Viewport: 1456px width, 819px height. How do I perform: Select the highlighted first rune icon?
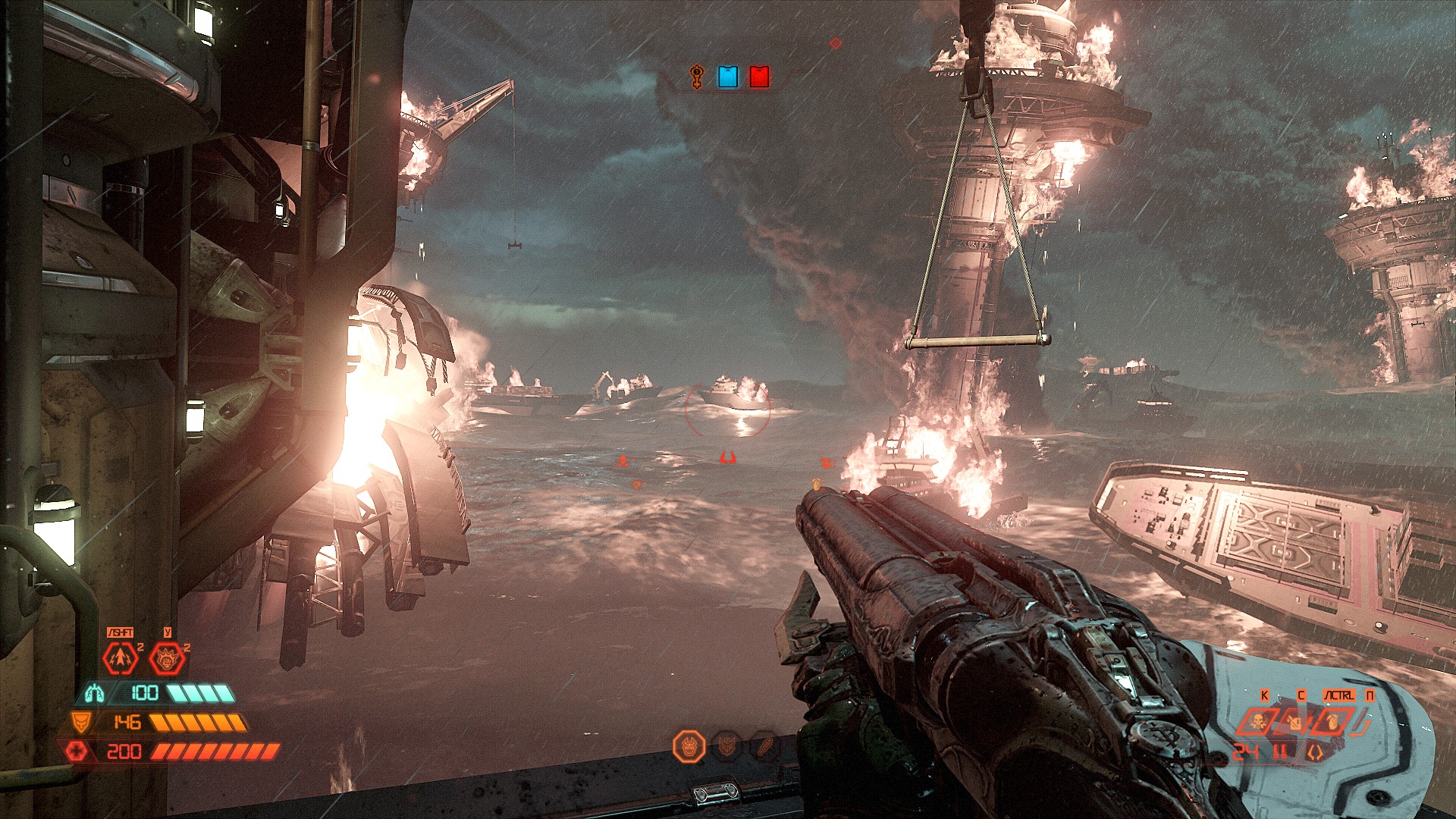point(689,747)
